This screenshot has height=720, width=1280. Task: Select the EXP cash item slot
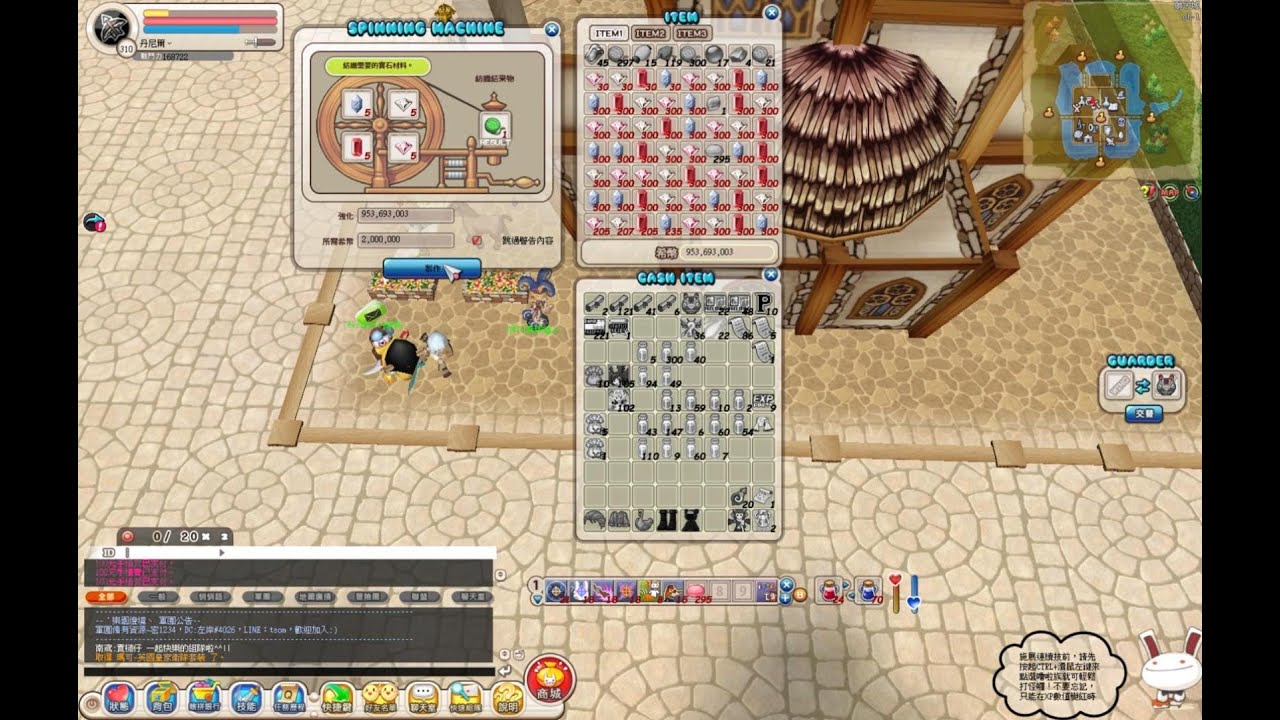tap(763, 400)
